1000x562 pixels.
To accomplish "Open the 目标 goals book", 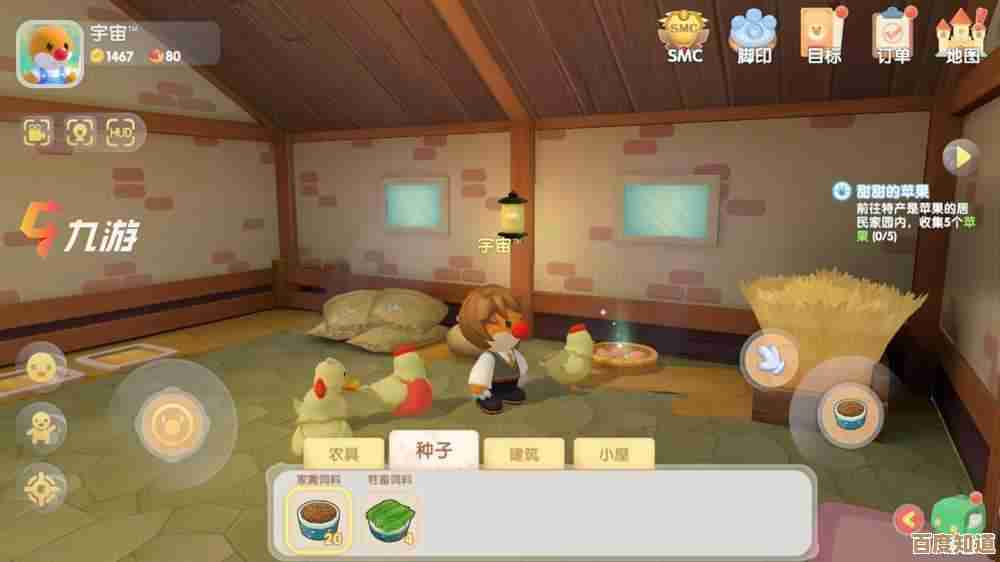I will (824, 35).
